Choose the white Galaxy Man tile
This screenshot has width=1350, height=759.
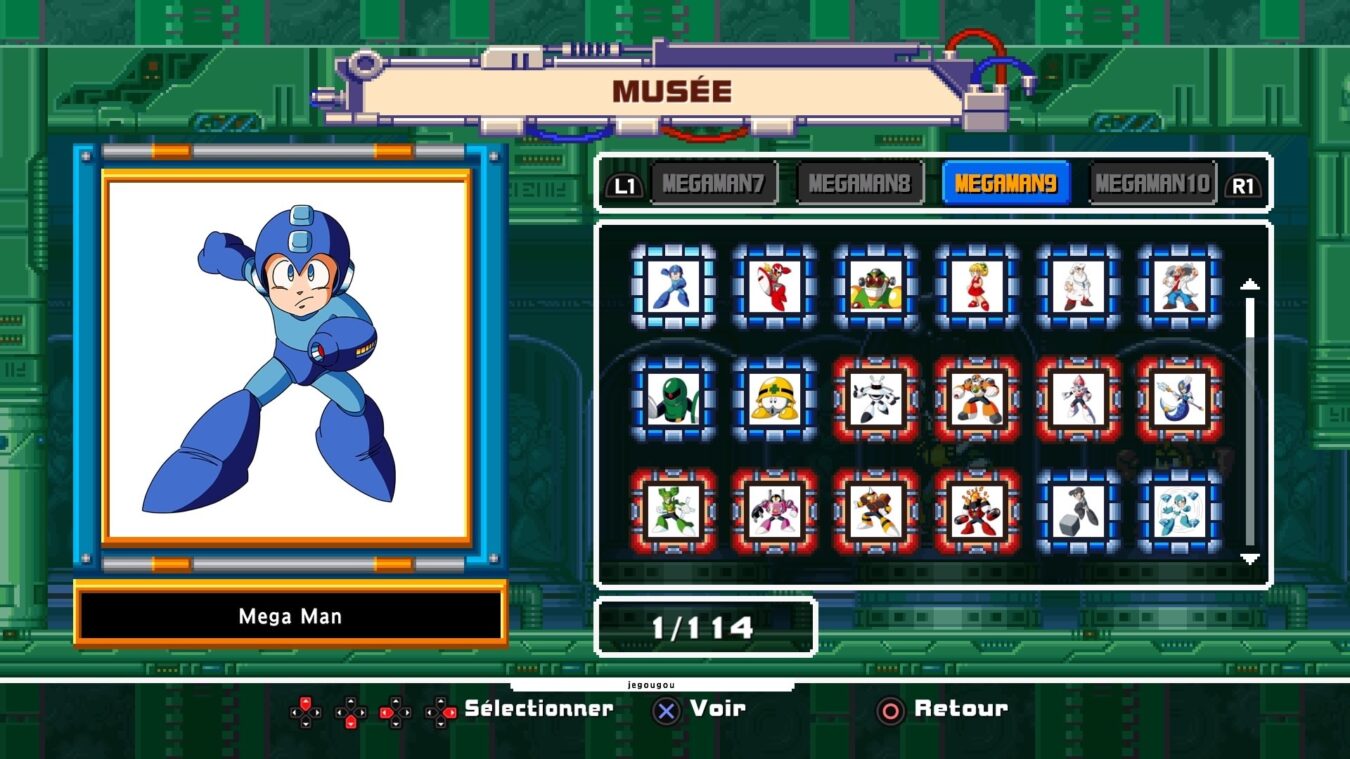tap(876, 399)
